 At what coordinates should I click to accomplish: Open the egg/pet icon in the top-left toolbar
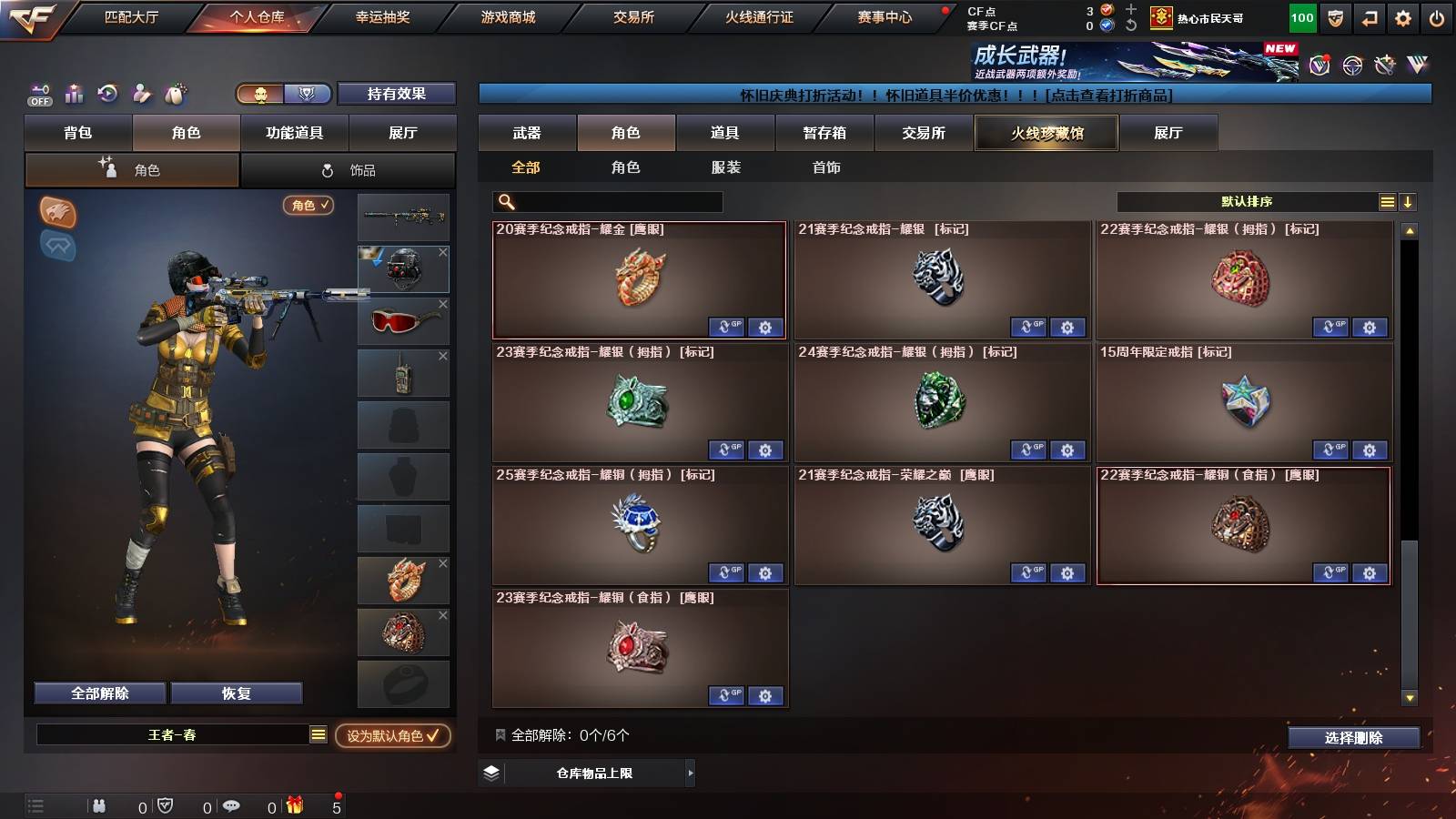click(173, 93)
